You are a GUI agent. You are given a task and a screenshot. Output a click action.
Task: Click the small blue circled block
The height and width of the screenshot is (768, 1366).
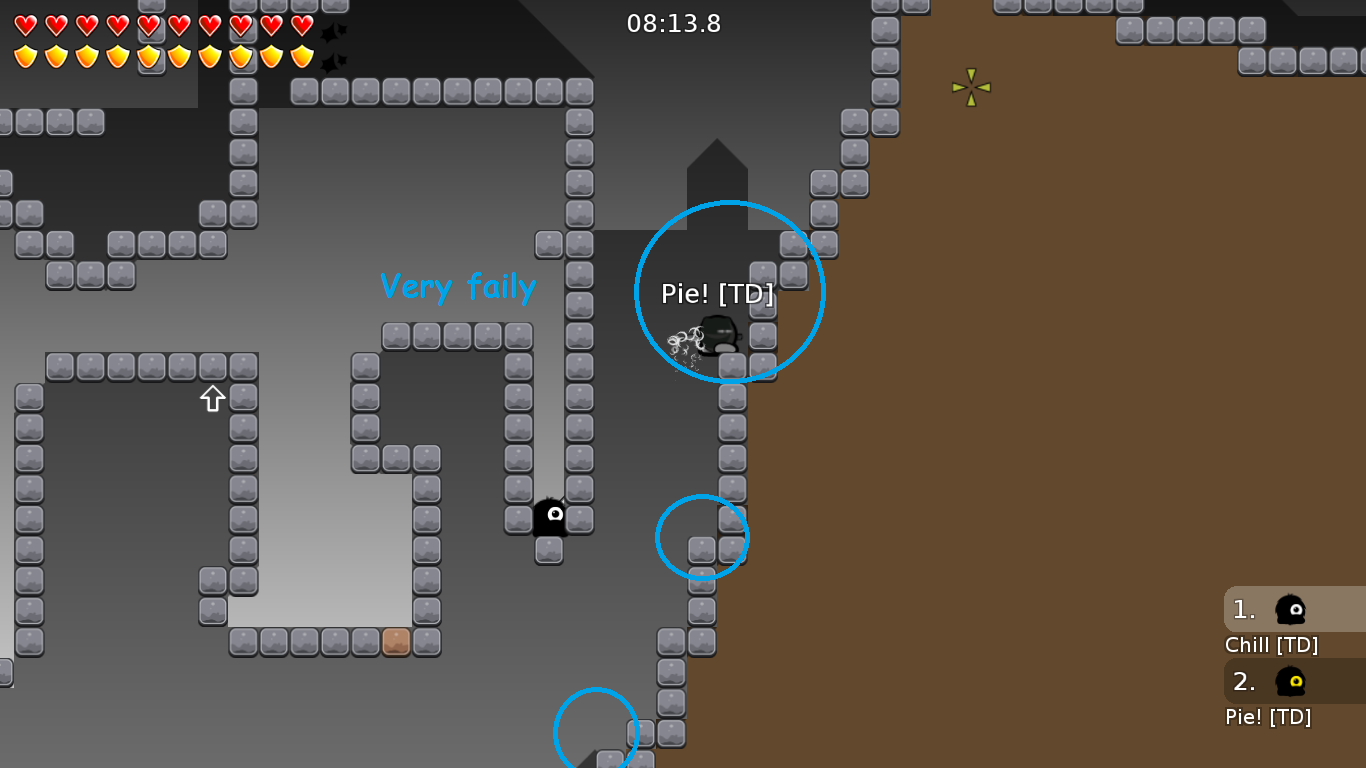702,537
